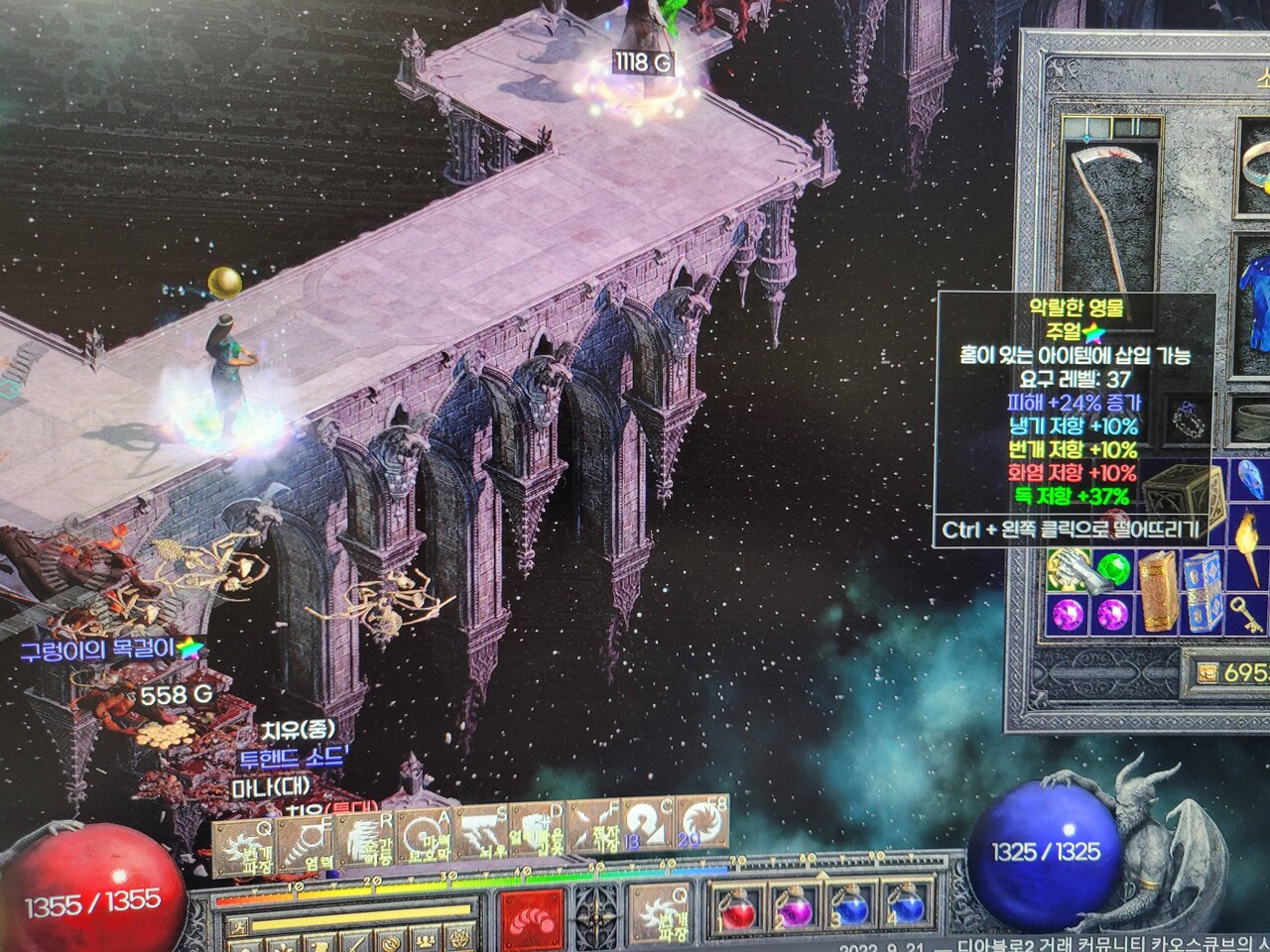Toggle the run/walk icon beside the stamina bar
1270x952 pixels.
[237, 928]
